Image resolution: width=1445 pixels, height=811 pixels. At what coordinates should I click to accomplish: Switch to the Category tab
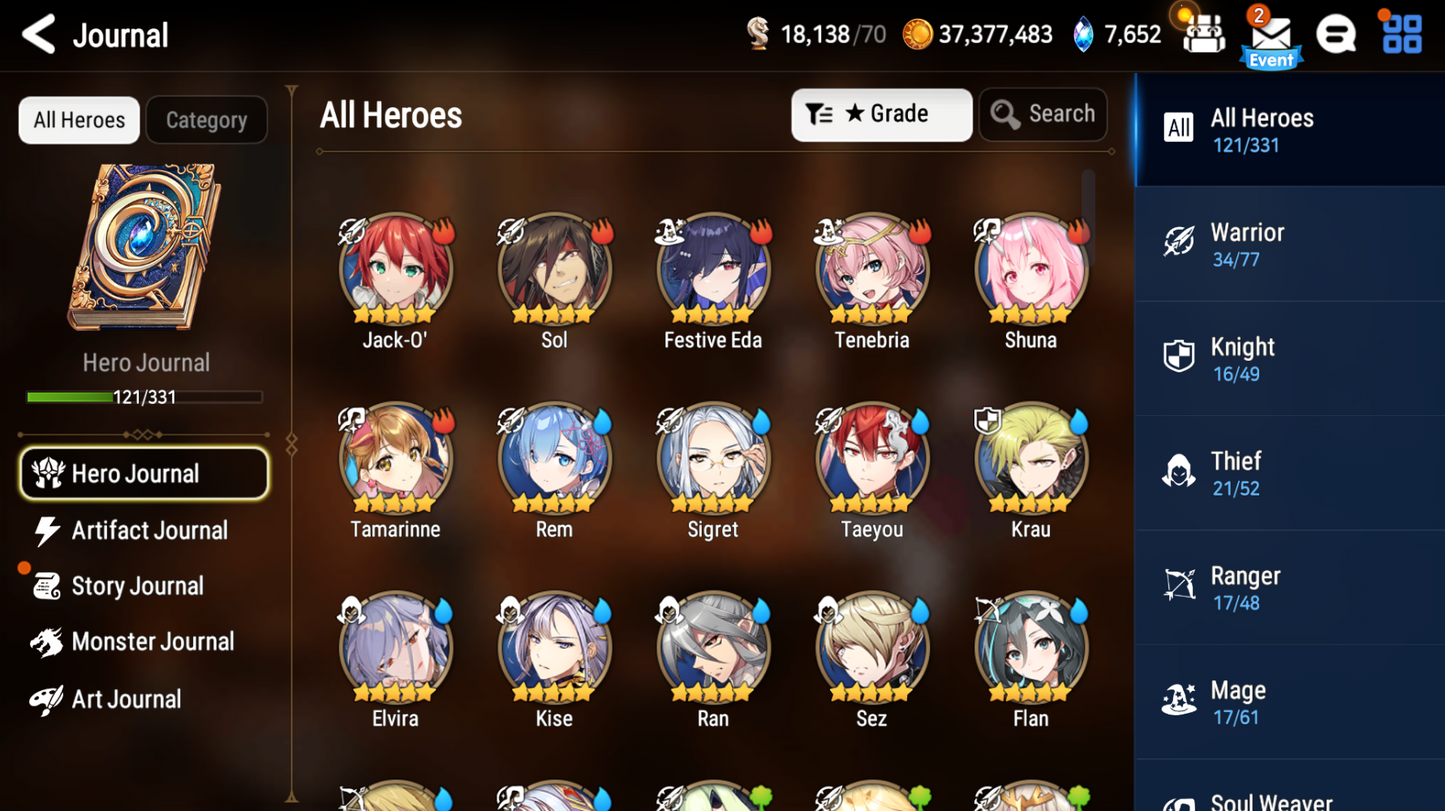point(206,119)
